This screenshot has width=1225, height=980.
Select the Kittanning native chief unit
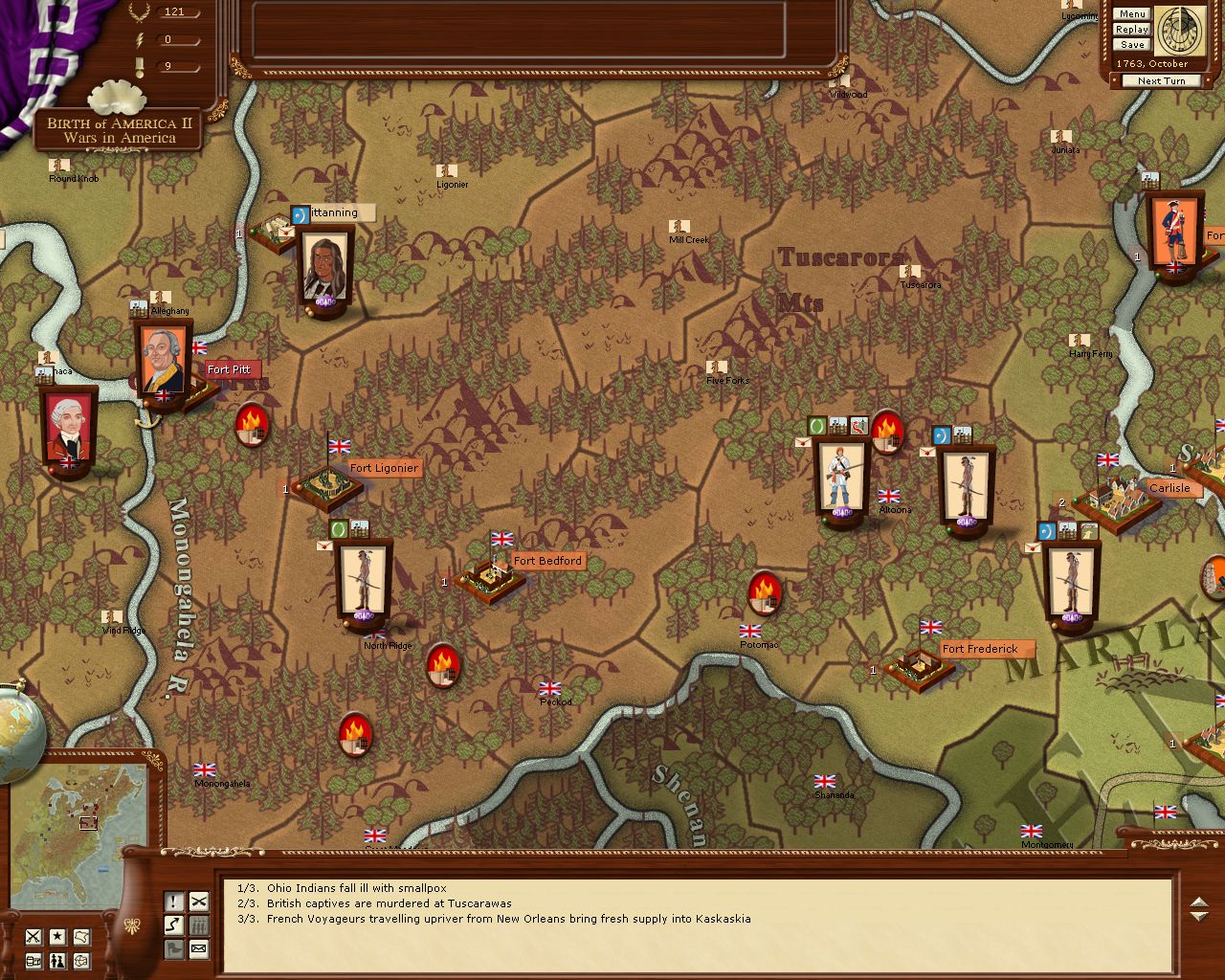click(325, 268)
